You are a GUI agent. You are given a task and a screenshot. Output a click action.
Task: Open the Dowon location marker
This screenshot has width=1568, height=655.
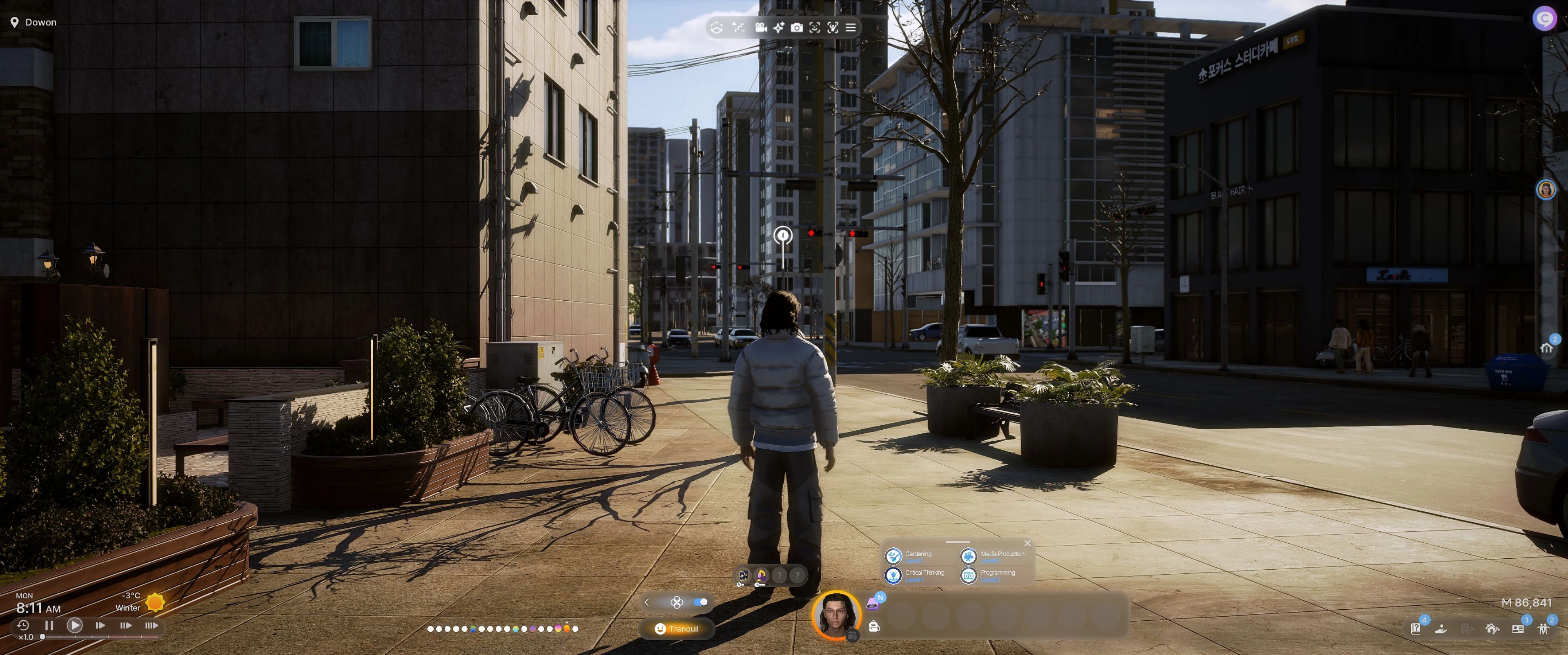(34, 22)
